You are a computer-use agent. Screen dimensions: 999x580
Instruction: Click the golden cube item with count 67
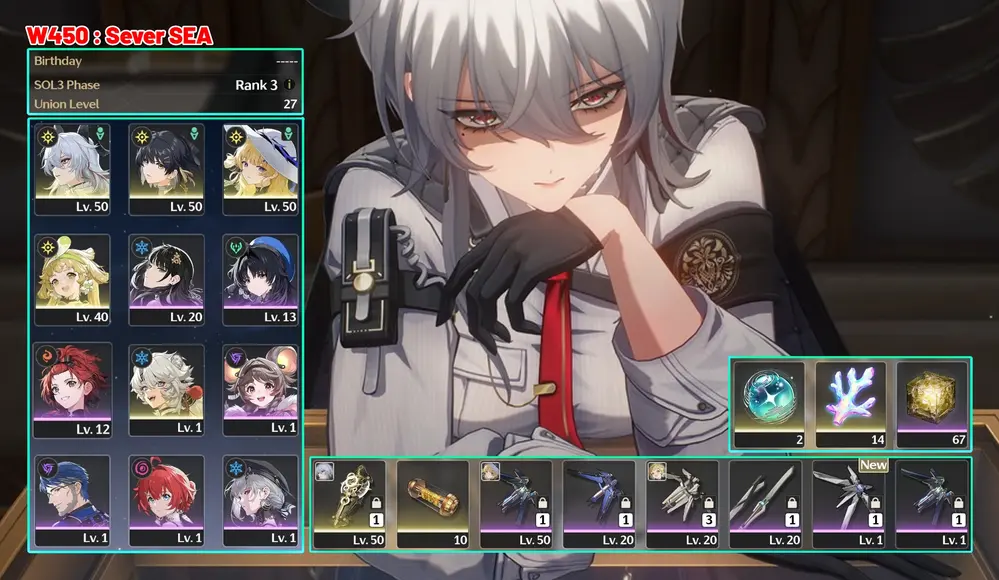932,402
